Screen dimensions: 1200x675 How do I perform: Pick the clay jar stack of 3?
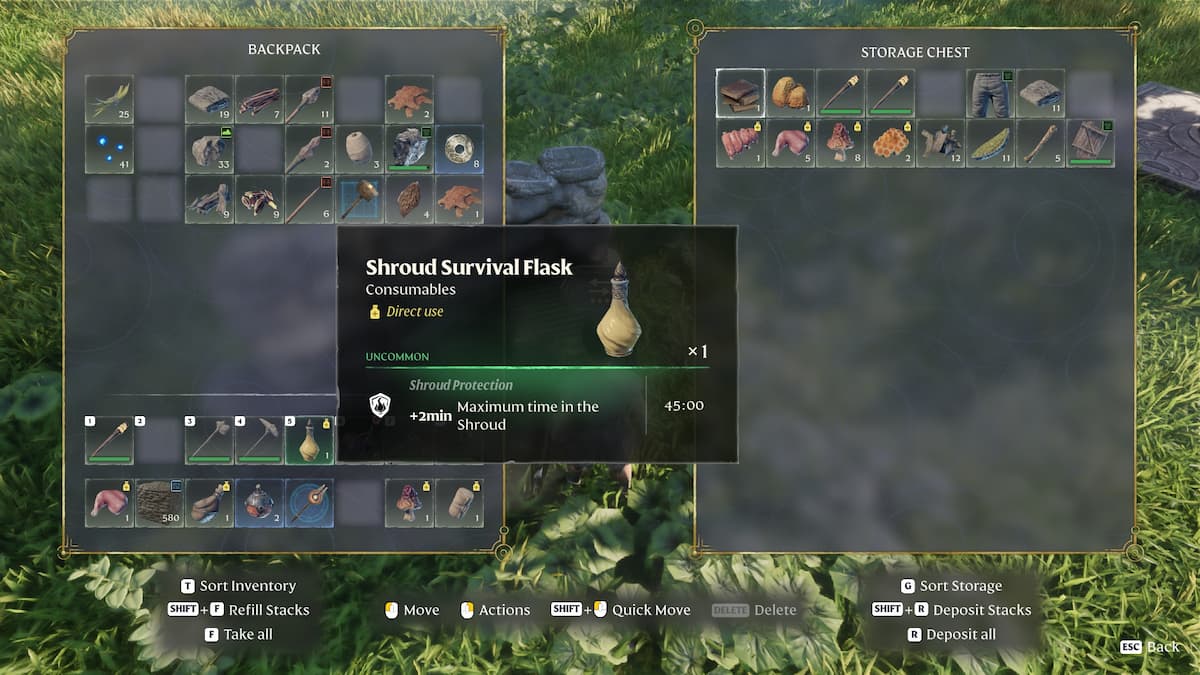pyautogui.click(x=359, y=149)
